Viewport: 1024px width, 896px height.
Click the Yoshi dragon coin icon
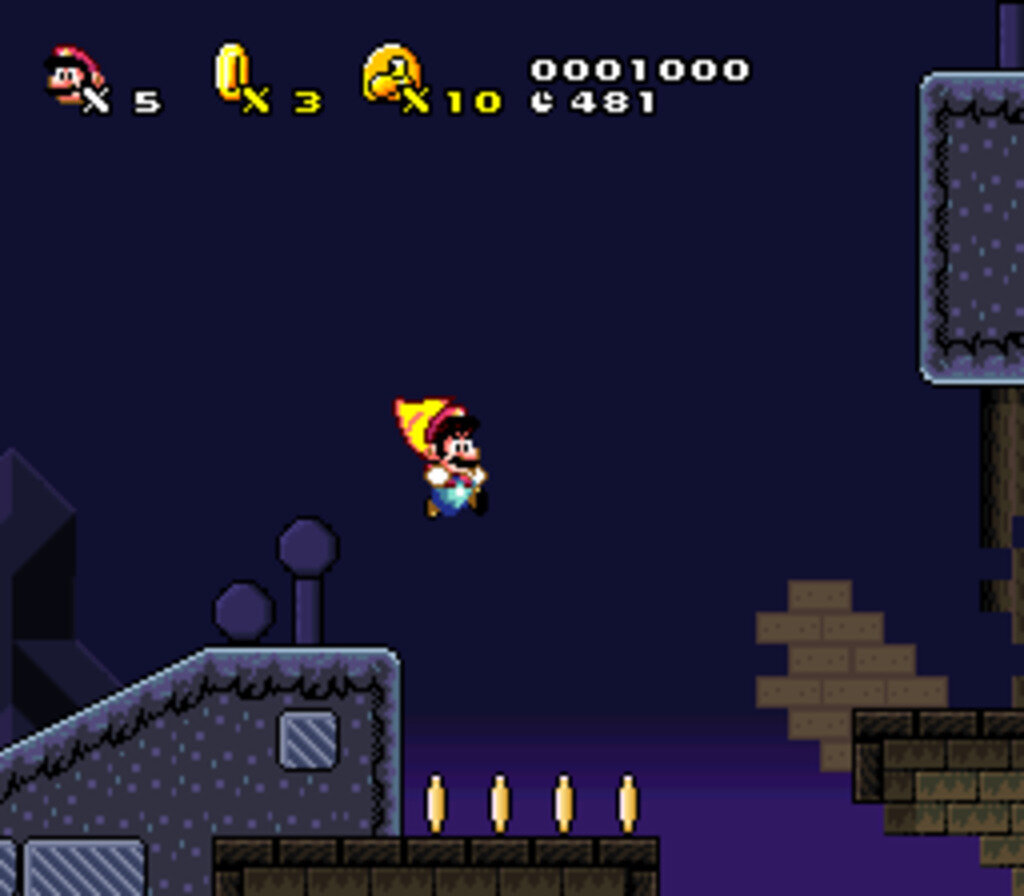tap(391, 72)
